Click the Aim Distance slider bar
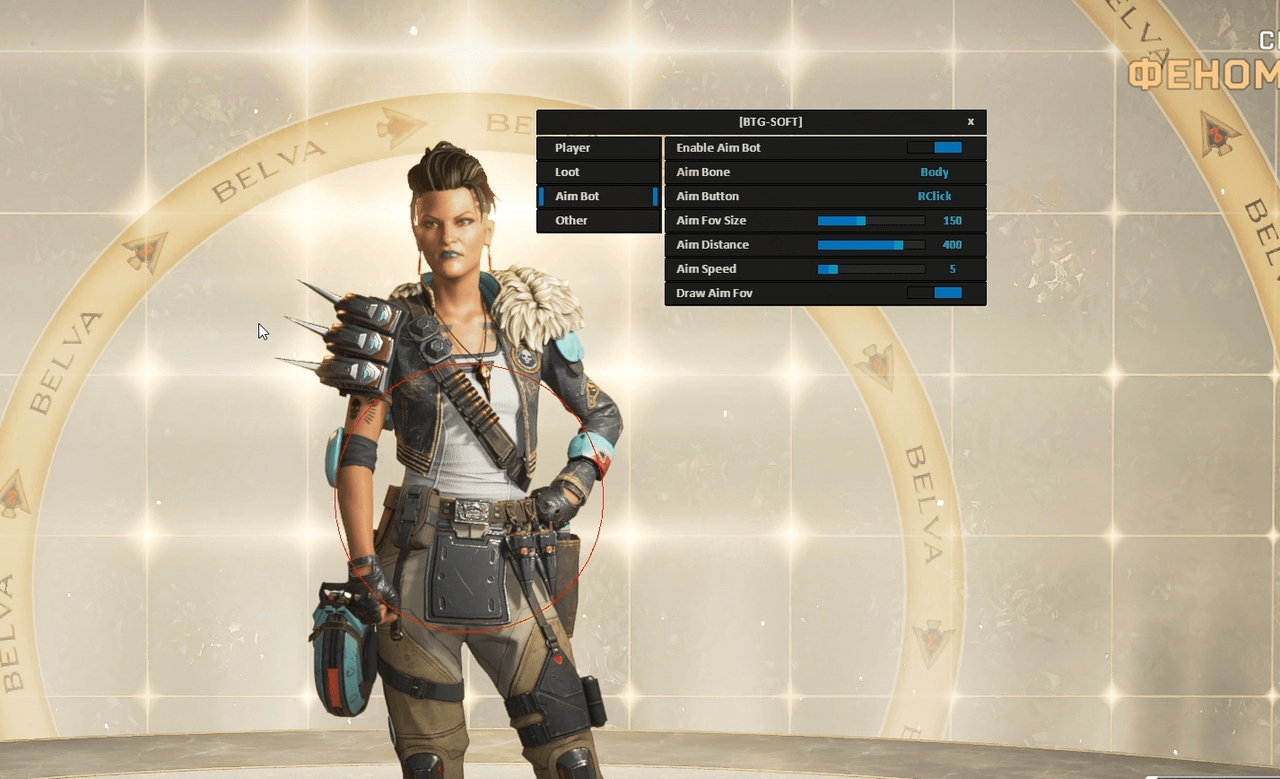This screenshot has width=1280, height=779. 870,244
